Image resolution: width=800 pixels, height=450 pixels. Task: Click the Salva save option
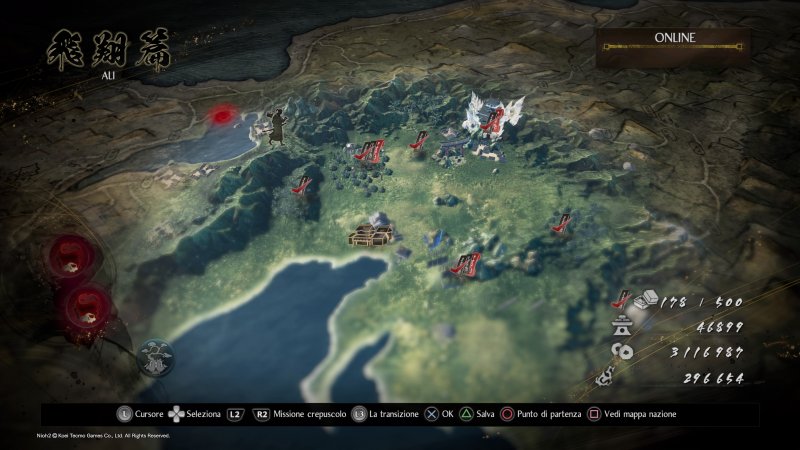pyautogui.click(x=476, y=413)
